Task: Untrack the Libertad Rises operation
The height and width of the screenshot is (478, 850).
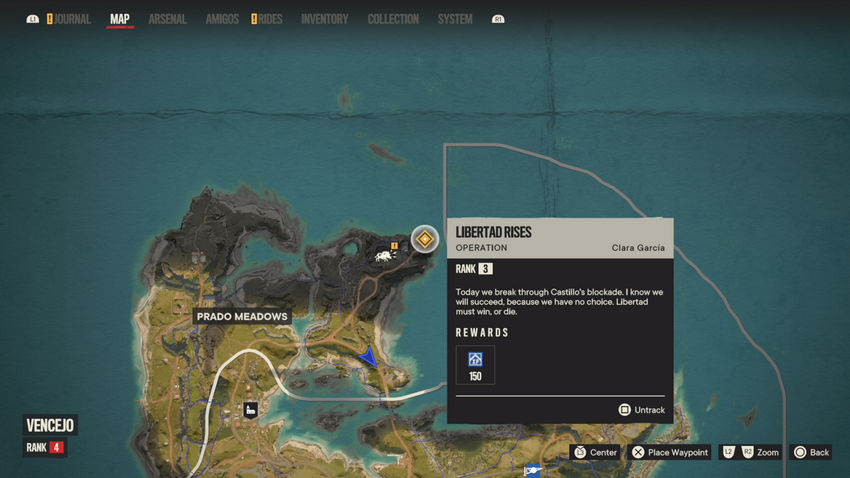Action: coord(641,410)
